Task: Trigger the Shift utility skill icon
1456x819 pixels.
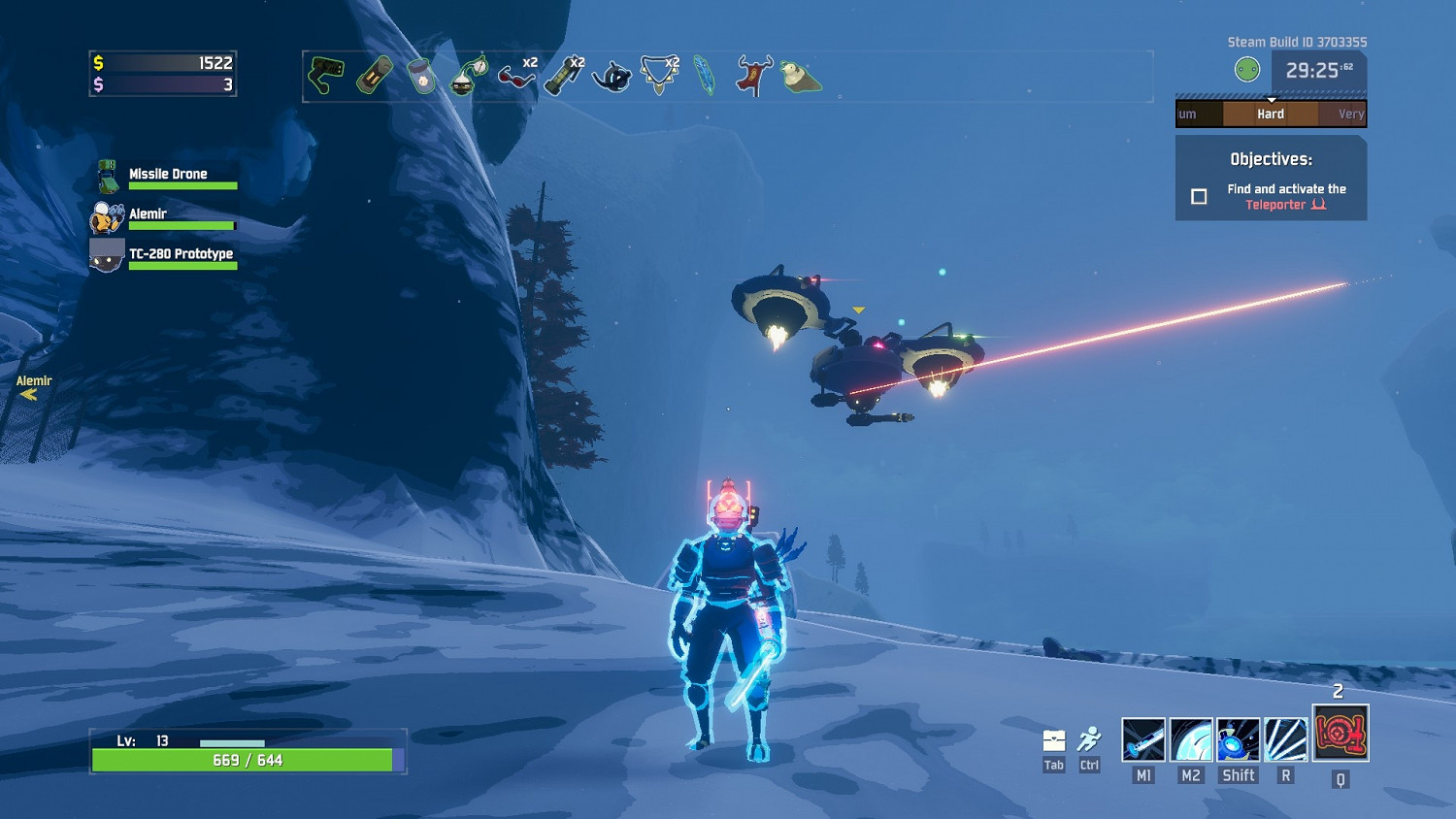Action: point(1239,739)
